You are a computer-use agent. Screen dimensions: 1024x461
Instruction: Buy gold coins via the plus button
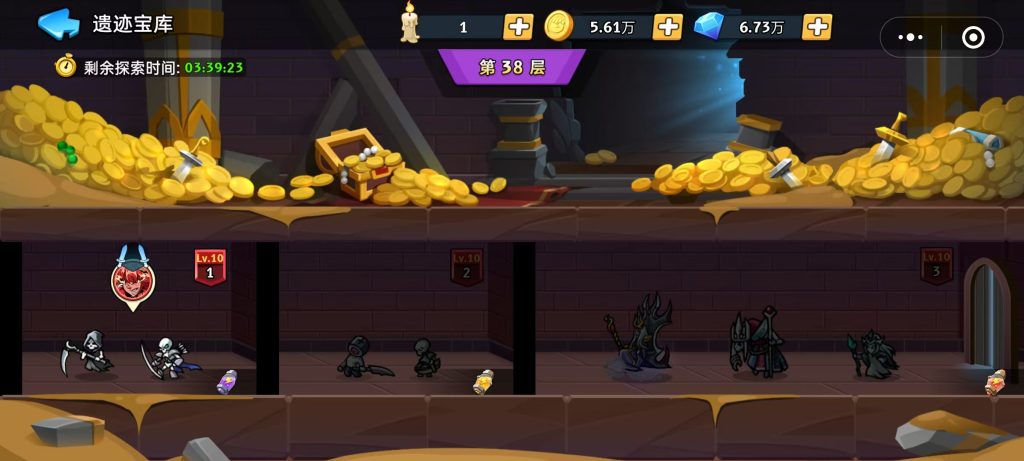pos(667,27)
